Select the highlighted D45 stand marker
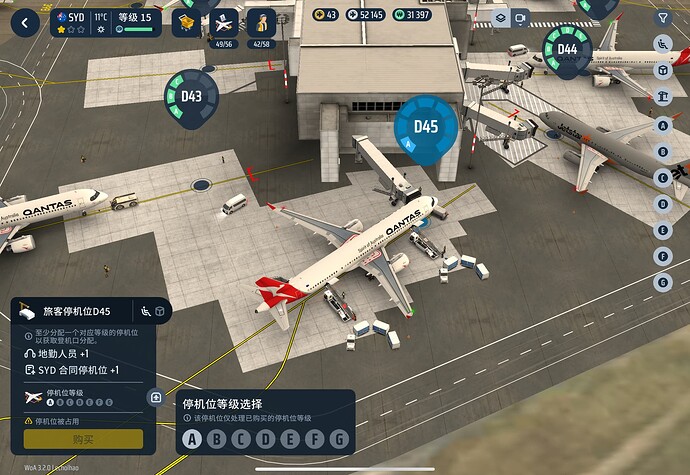Viewport: 690px width, 475px height. pos(426,126)
